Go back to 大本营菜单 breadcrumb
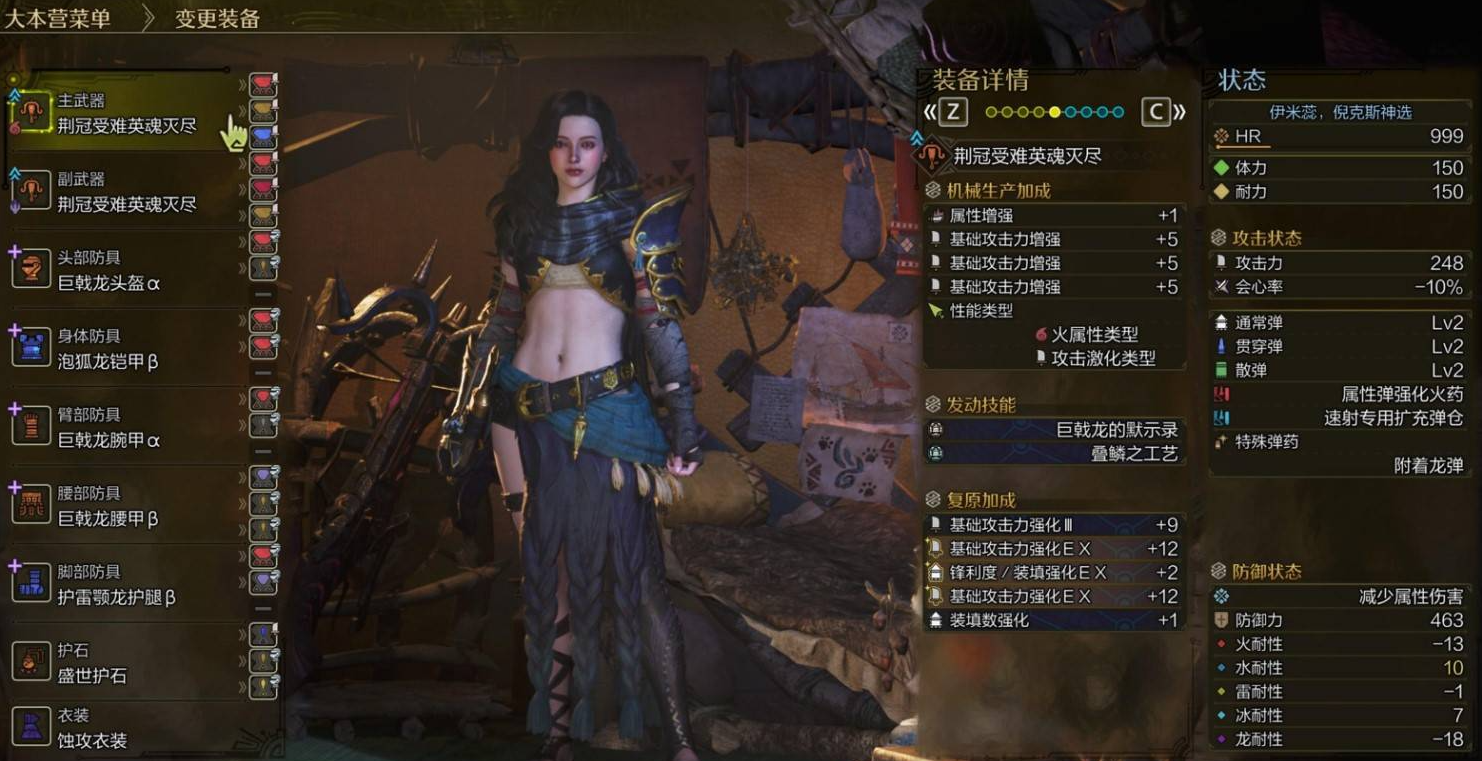Viewport: 1482px width, 761px height. [57, 18]
